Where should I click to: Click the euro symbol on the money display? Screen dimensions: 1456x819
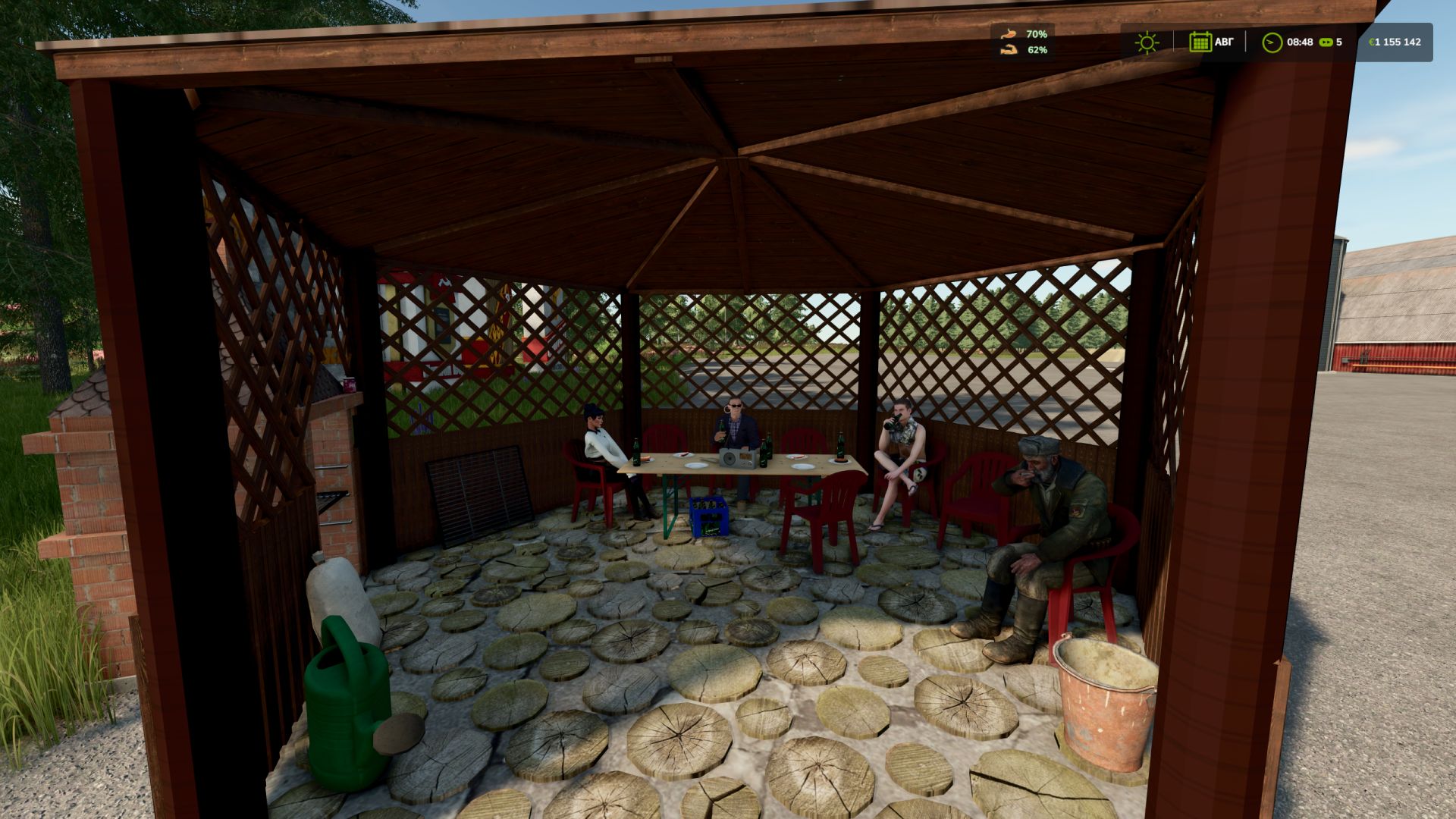[x=1372, y=42]
